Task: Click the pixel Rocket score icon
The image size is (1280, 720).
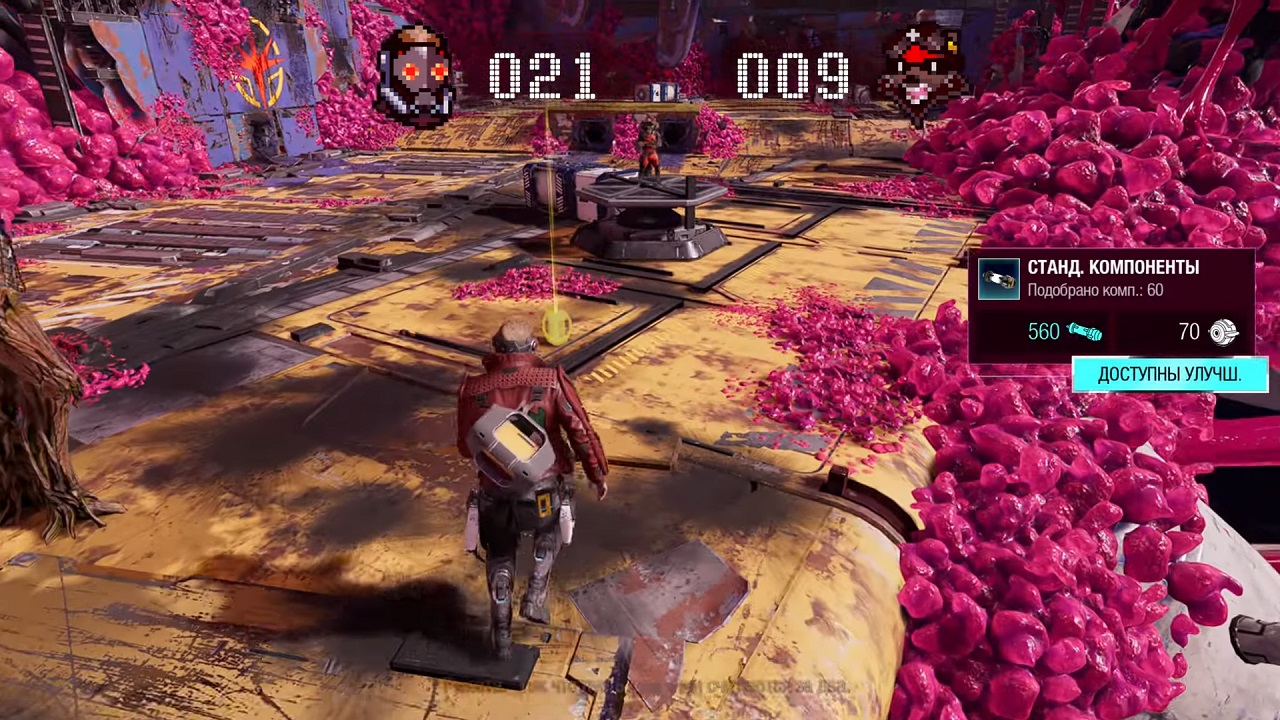Action: tap(922, 74)
